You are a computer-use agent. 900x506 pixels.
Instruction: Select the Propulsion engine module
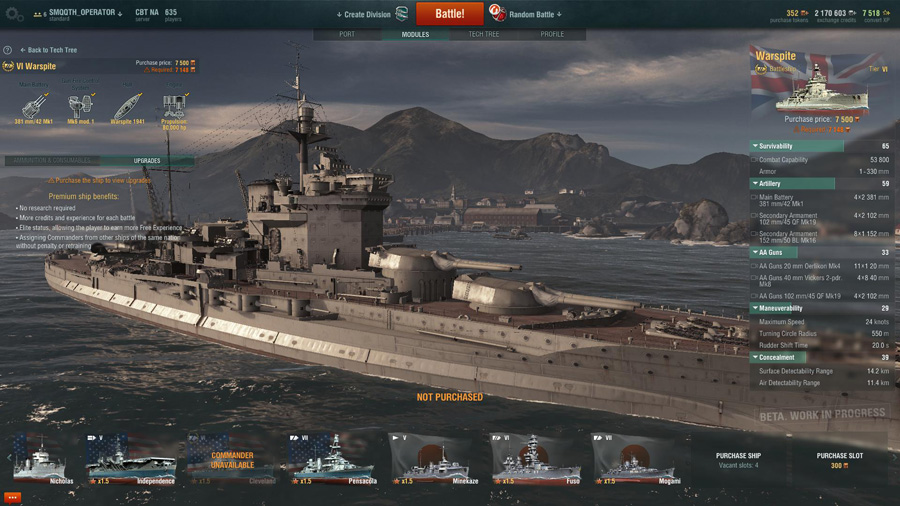174,108
